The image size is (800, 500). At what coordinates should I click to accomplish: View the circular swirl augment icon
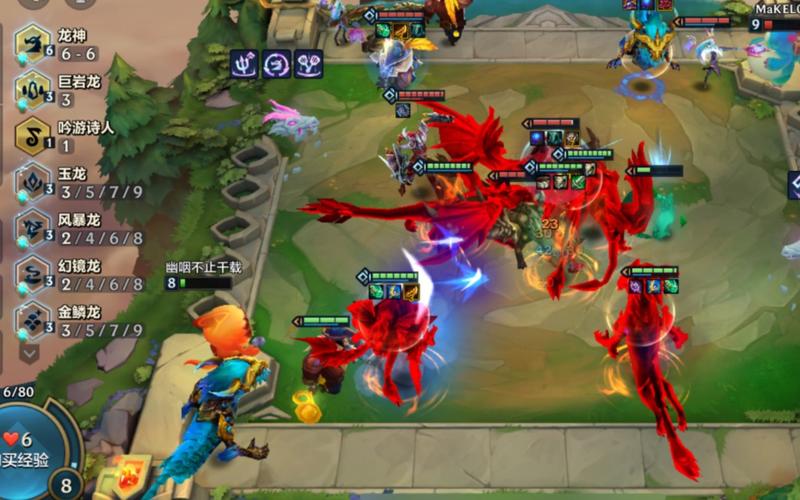tap(277, 62)
